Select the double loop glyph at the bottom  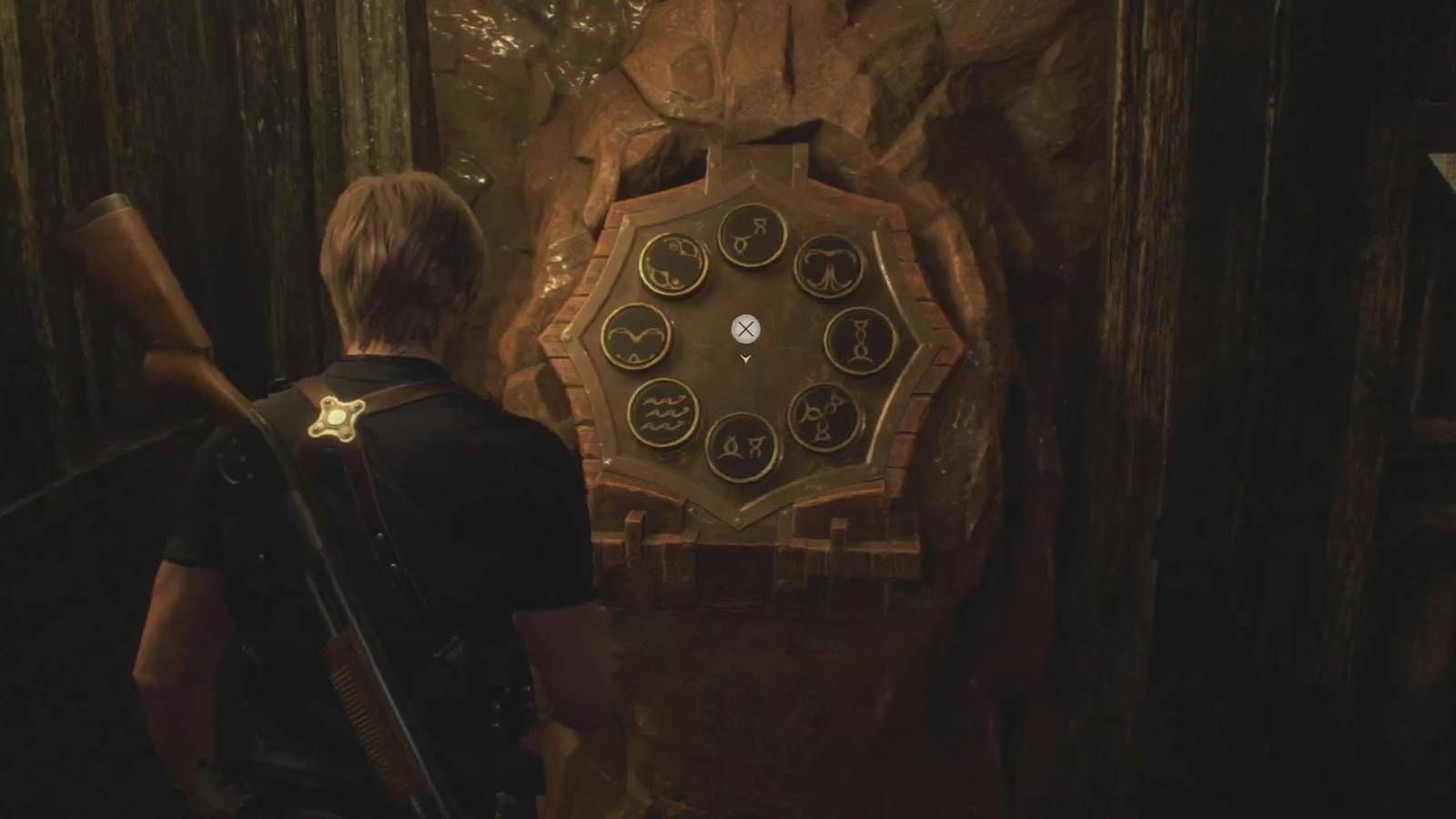click(742, 448)
